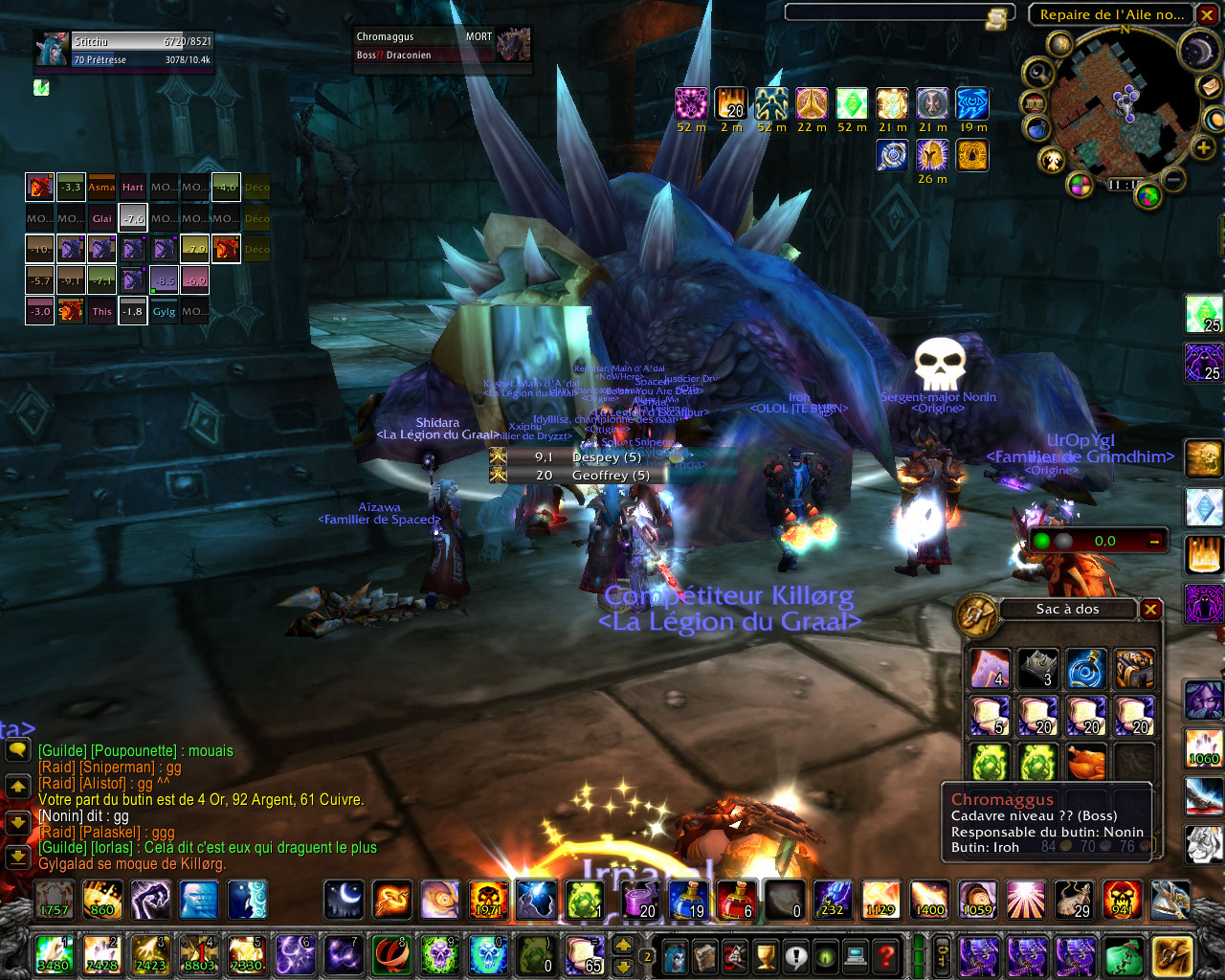The height and width of the screenshot is (980, 1225).
Task: Open the chat speech bubble menu button
Action: [17, 751]
